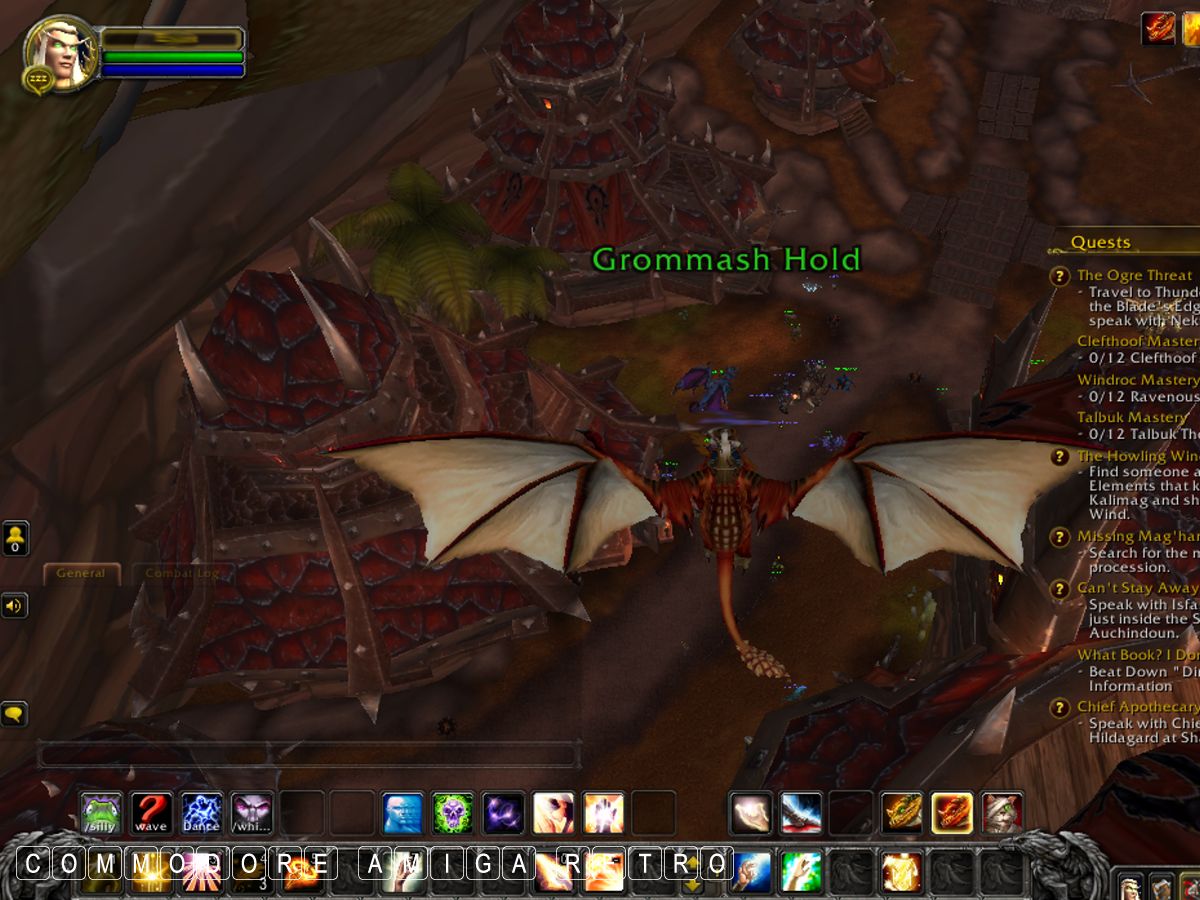The height and width of the screenshot is (900, 1200).
Task: Use the green dragon mount icon
Action: pyautogui.click(x=901, y=812)
